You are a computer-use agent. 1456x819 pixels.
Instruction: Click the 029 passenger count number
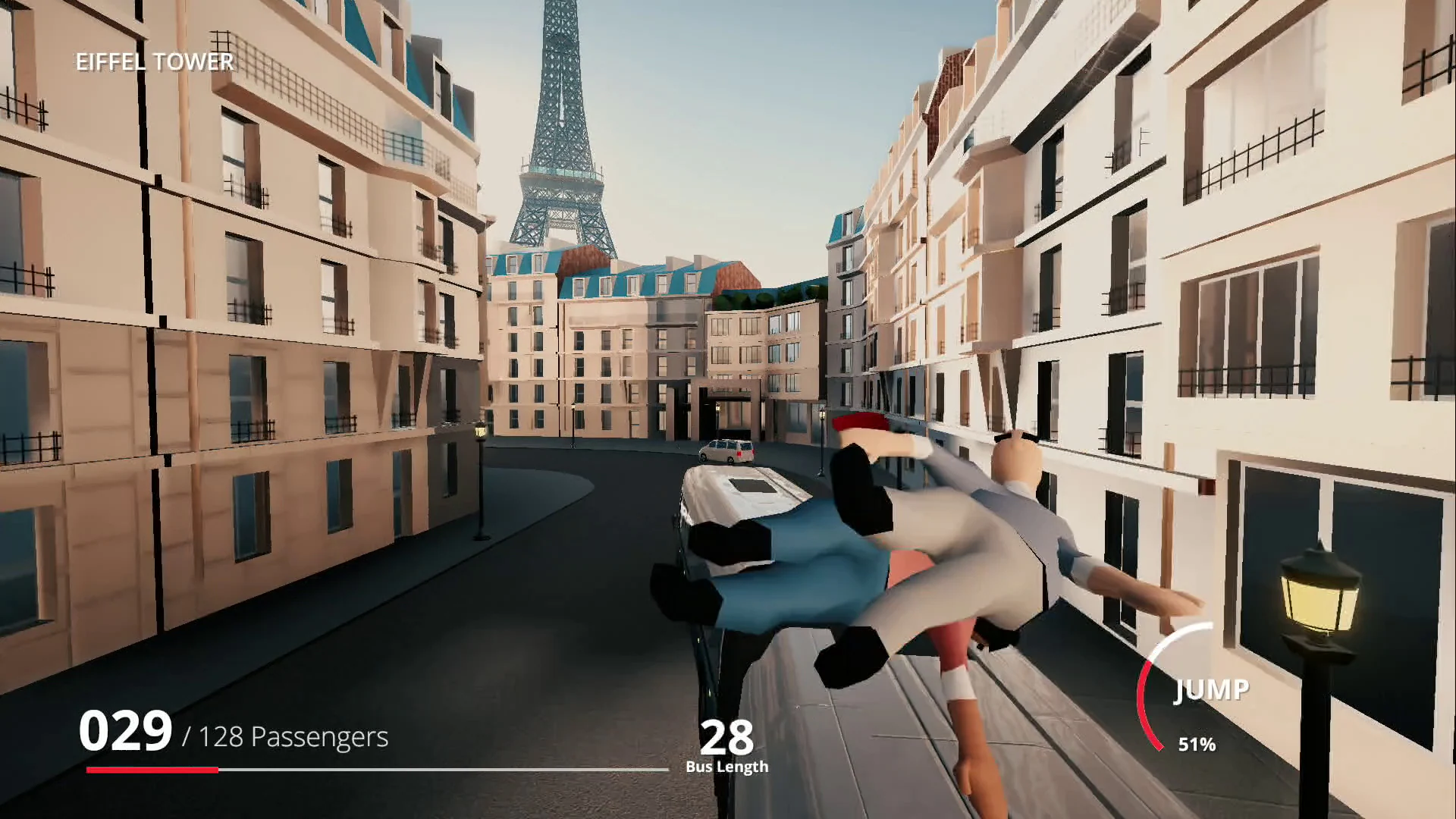127,730
